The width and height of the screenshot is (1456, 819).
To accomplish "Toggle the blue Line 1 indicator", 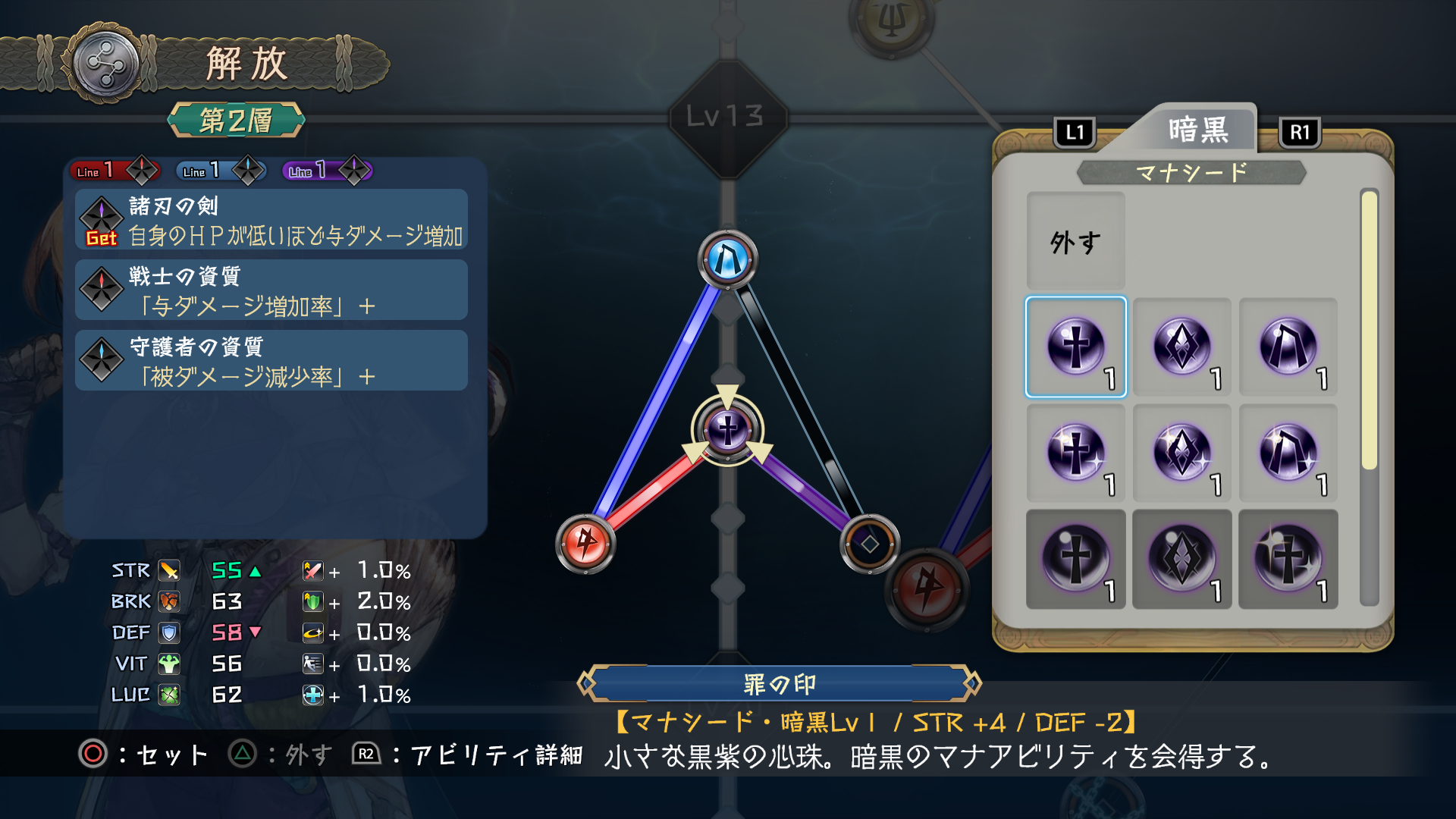I will (220, 171).
